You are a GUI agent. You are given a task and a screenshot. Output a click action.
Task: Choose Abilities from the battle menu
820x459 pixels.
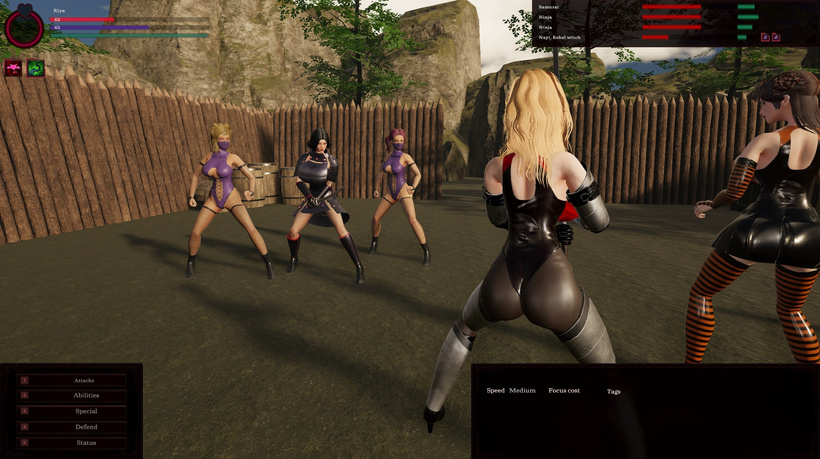pyautogui.click(x=84, y=396)
